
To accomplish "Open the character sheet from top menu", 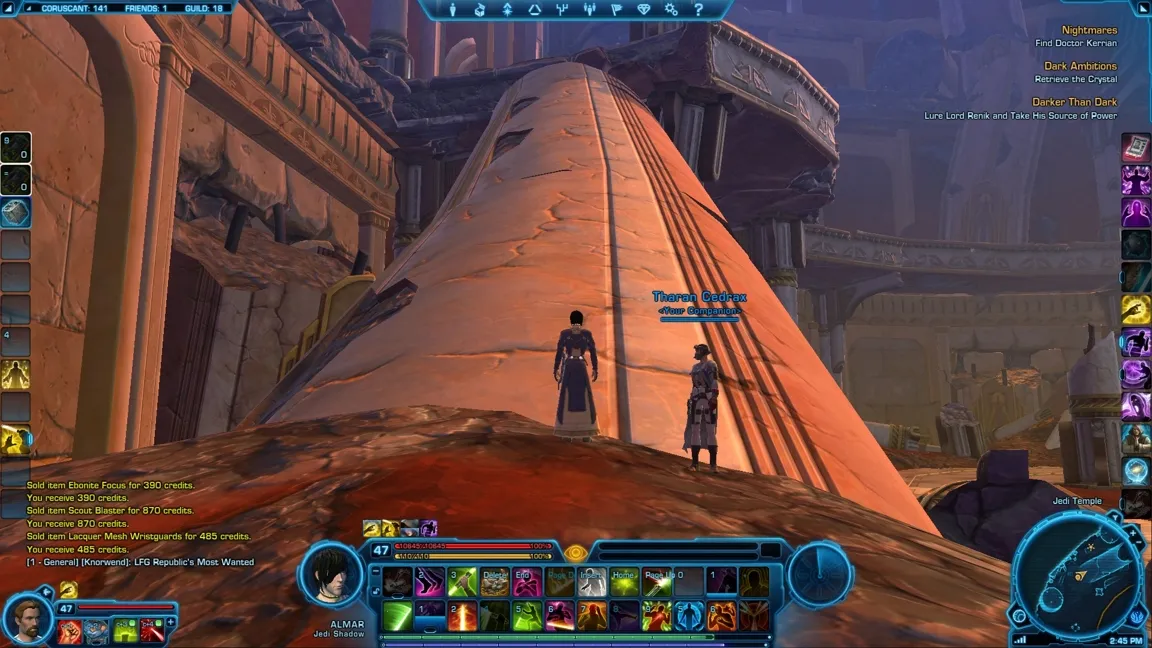I will tap(453, 10).
